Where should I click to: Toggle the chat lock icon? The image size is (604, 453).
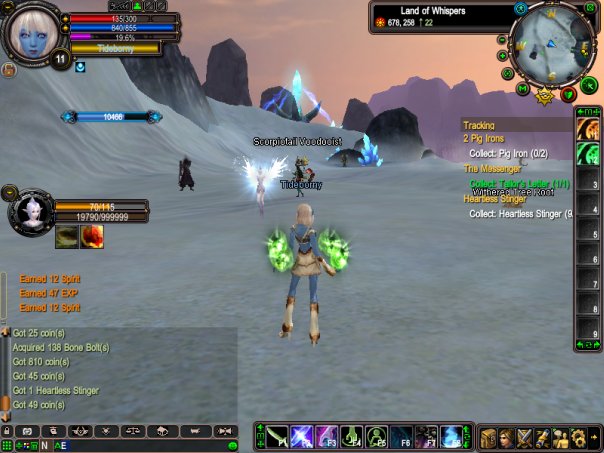tap(7, 430)
